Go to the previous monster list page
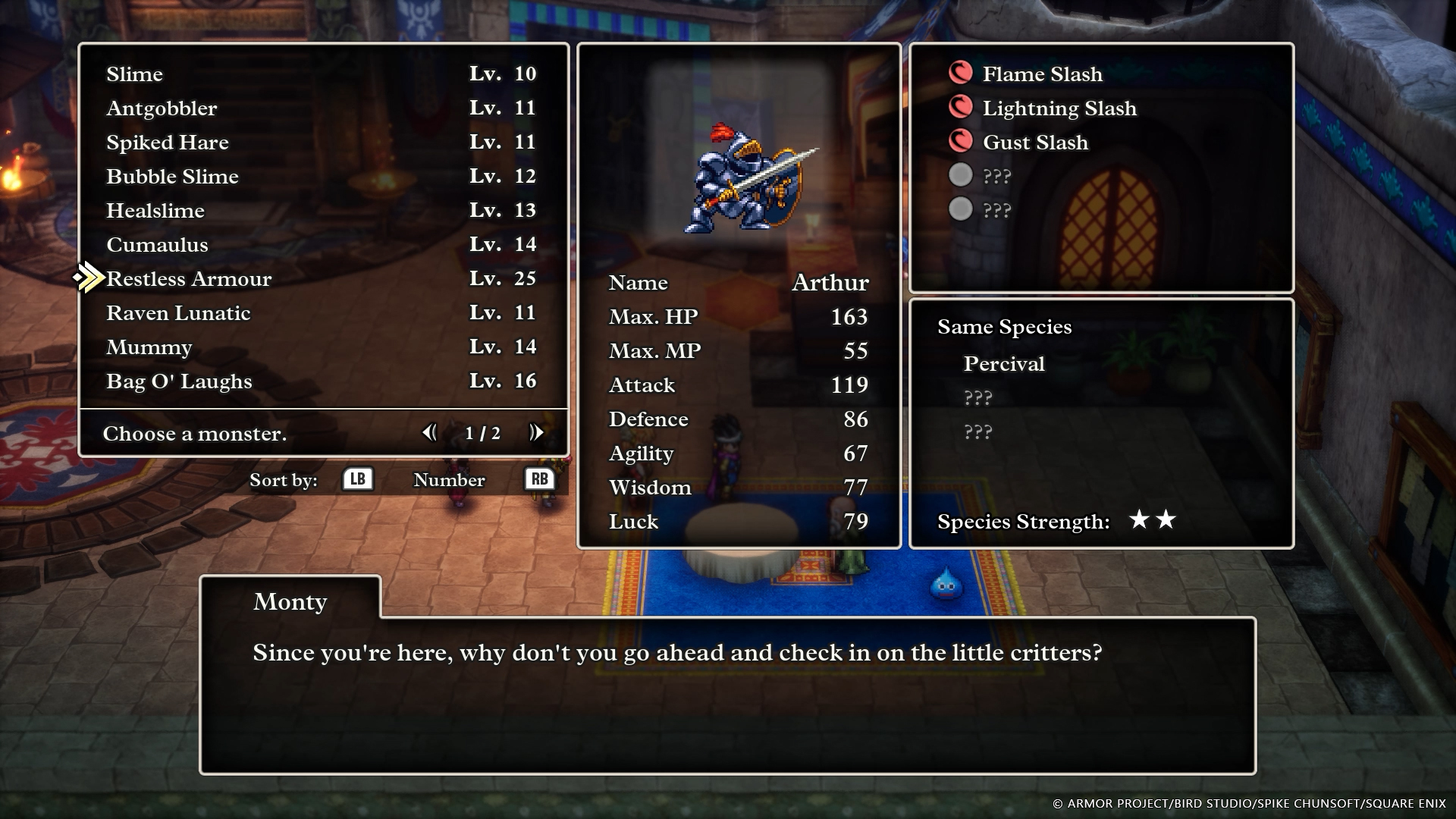 429,432
